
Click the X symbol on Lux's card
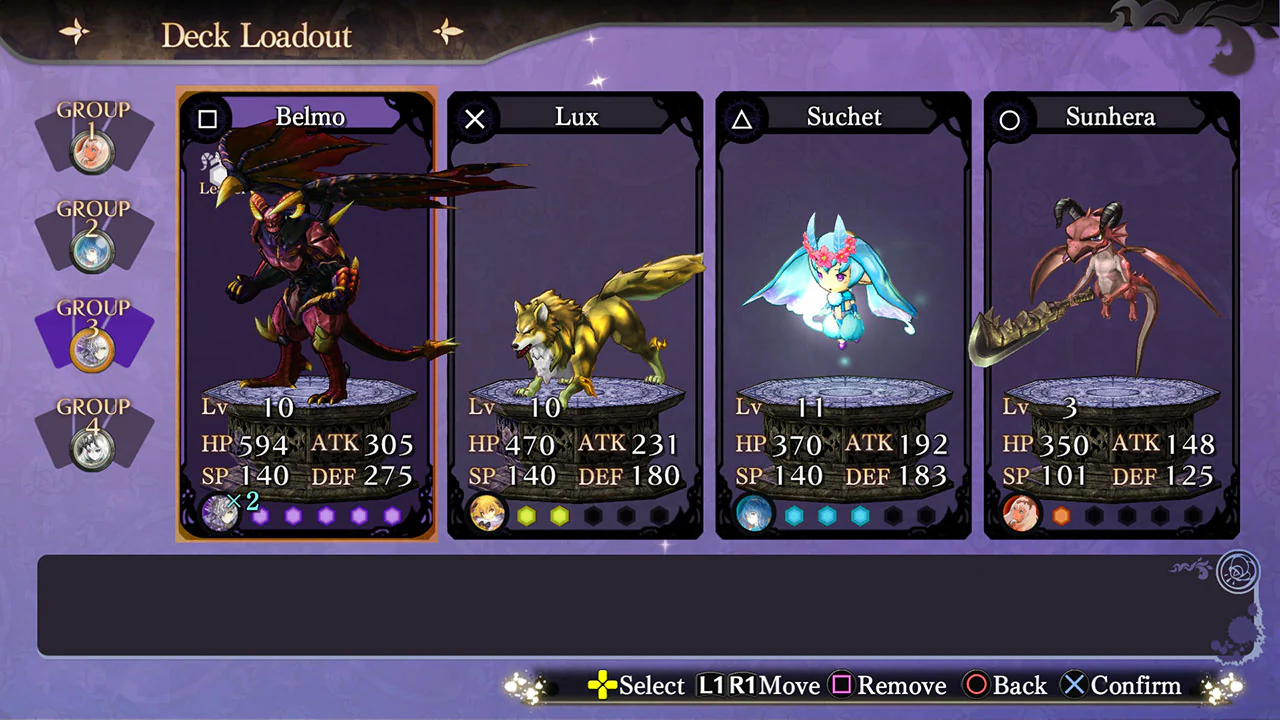(474, 118)
